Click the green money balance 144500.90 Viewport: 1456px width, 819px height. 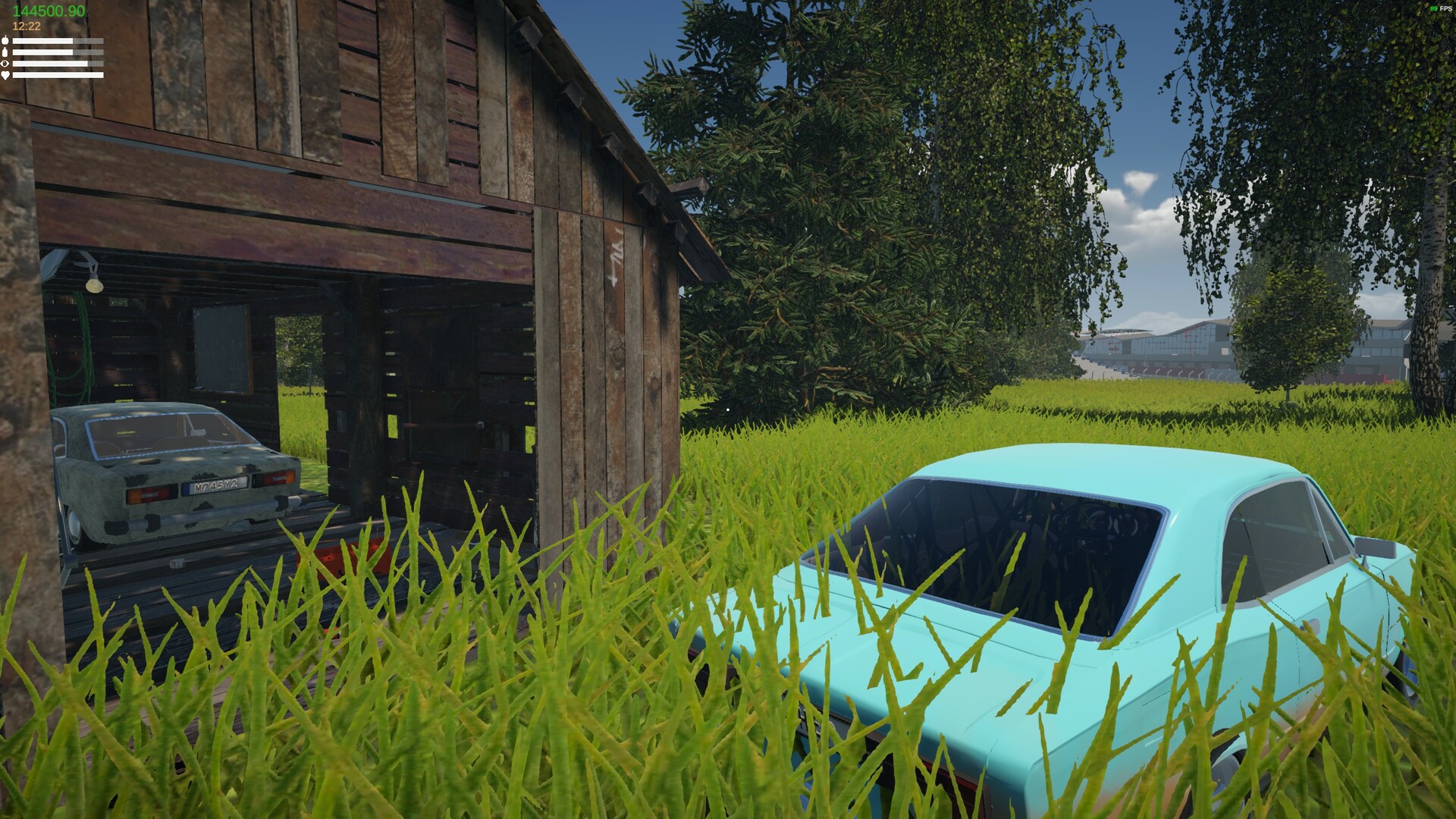49,10
